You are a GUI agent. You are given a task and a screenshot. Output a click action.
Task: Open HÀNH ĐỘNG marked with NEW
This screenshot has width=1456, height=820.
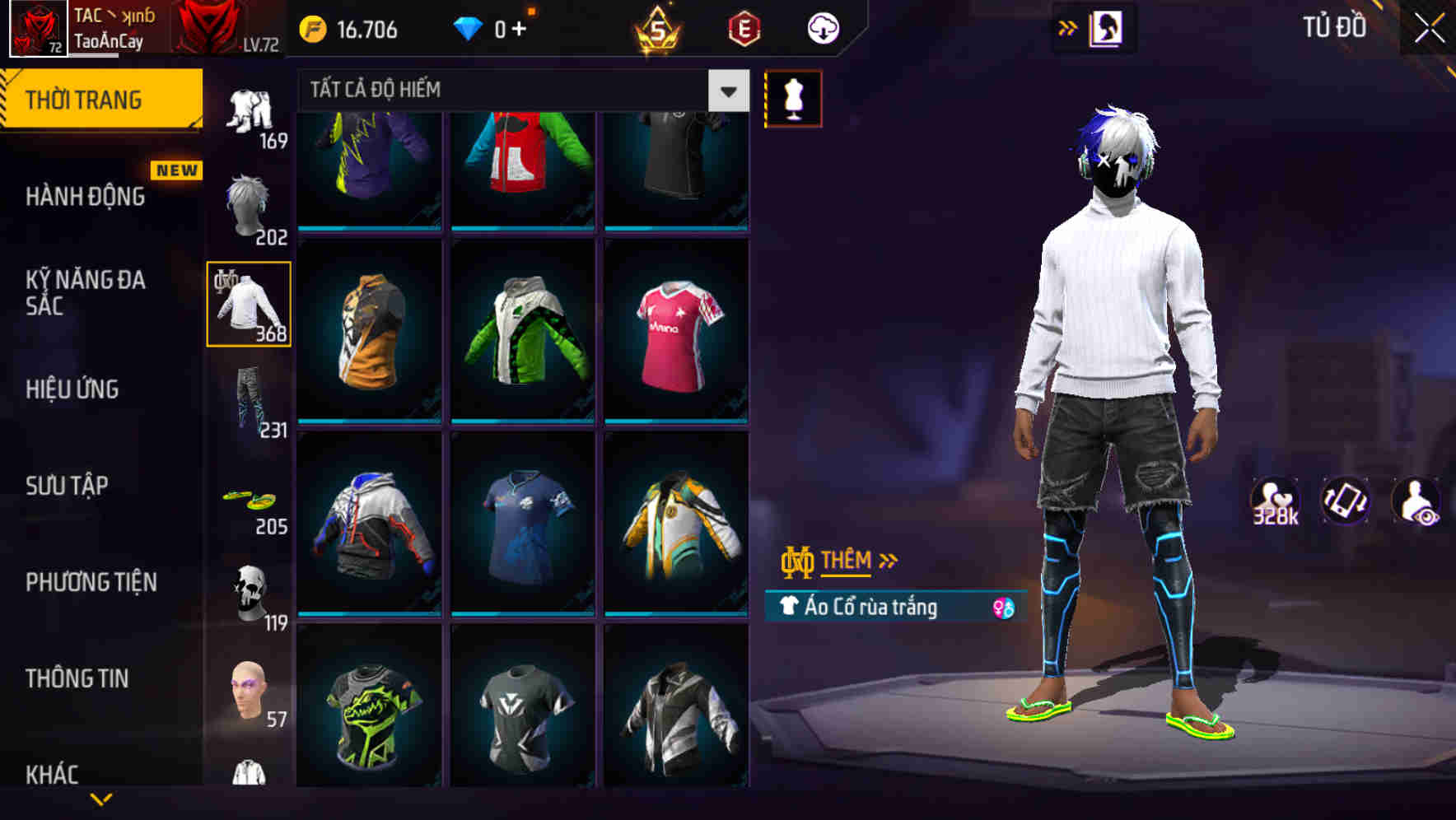point(87,197)
